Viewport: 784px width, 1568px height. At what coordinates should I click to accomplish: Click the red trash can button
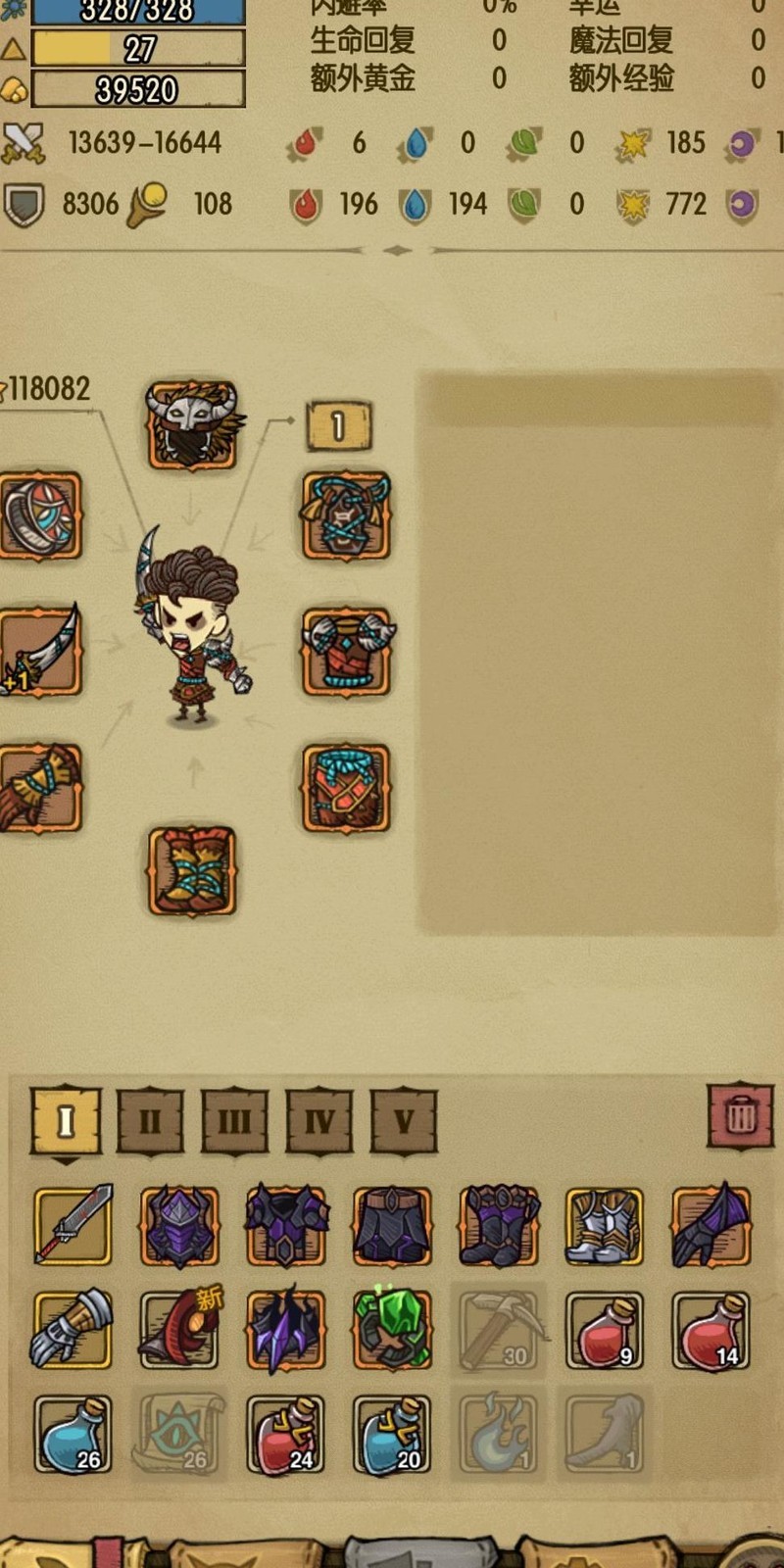tap(741, 1115)
